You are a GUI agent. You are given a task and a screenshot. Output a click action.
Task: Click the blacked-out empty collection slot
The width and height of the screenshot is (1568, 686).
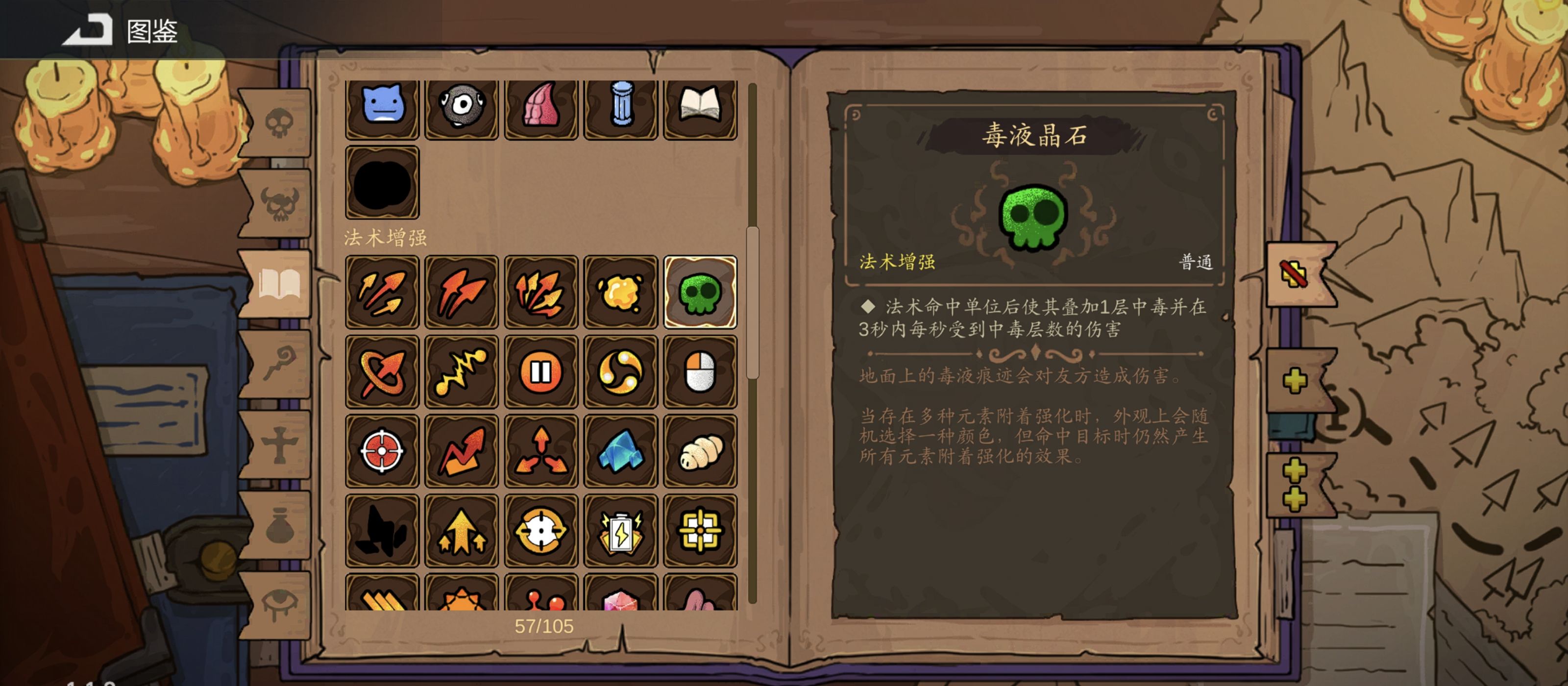382,183
